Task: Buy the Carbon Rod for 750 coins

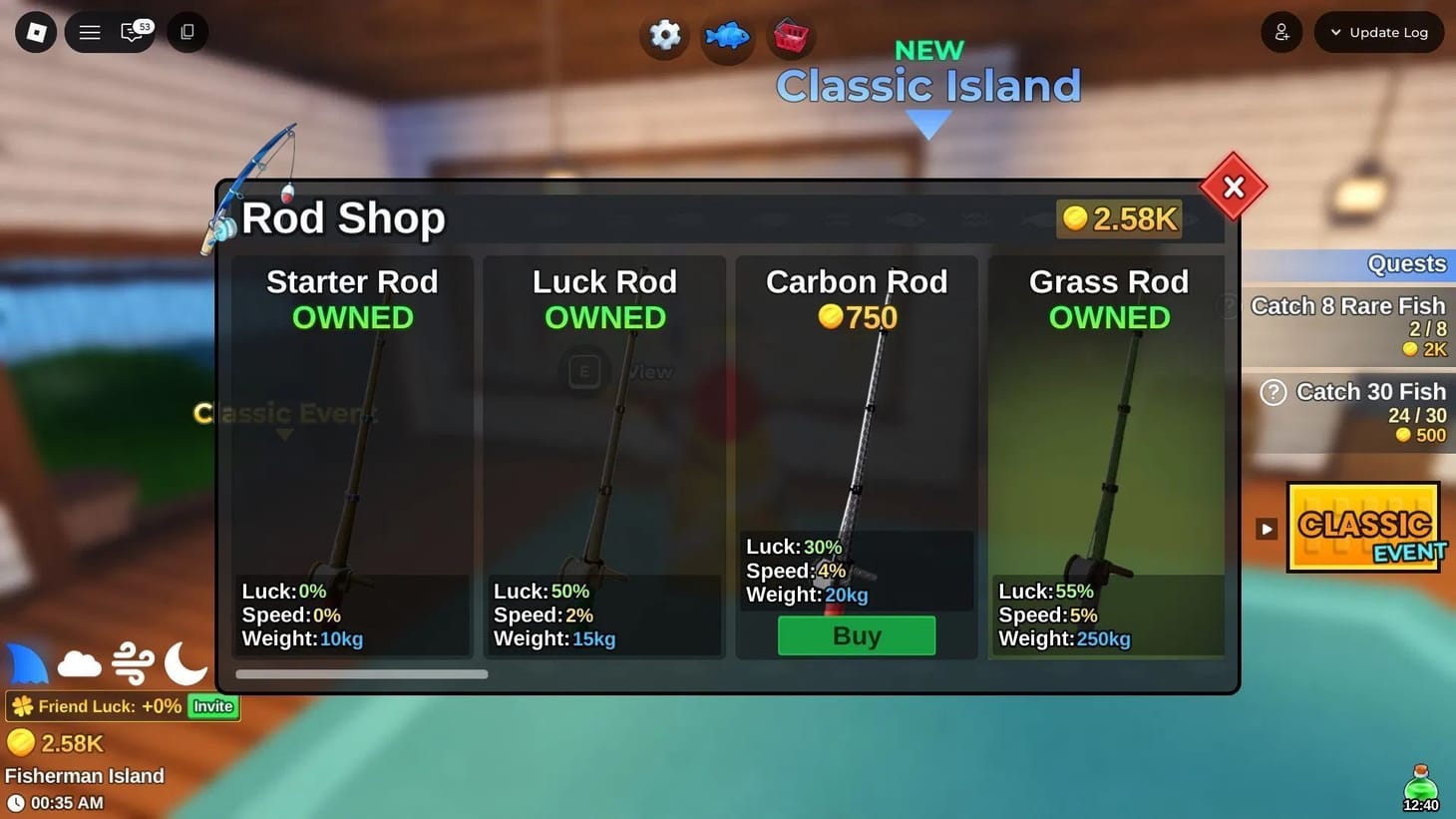Action: point(856,634)
